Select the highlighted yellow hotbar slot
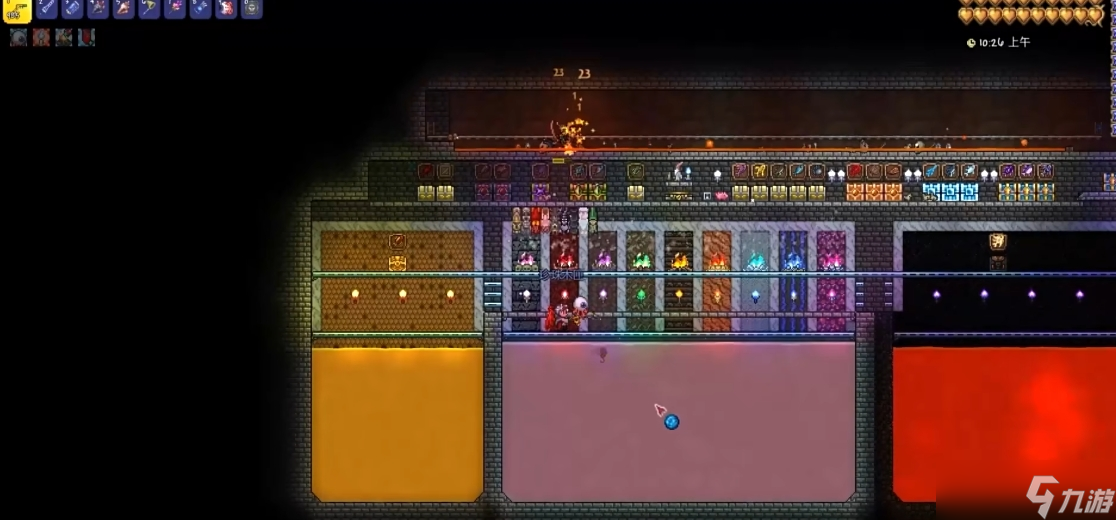Screen dimensions: 1116x520 pos(17,9)
